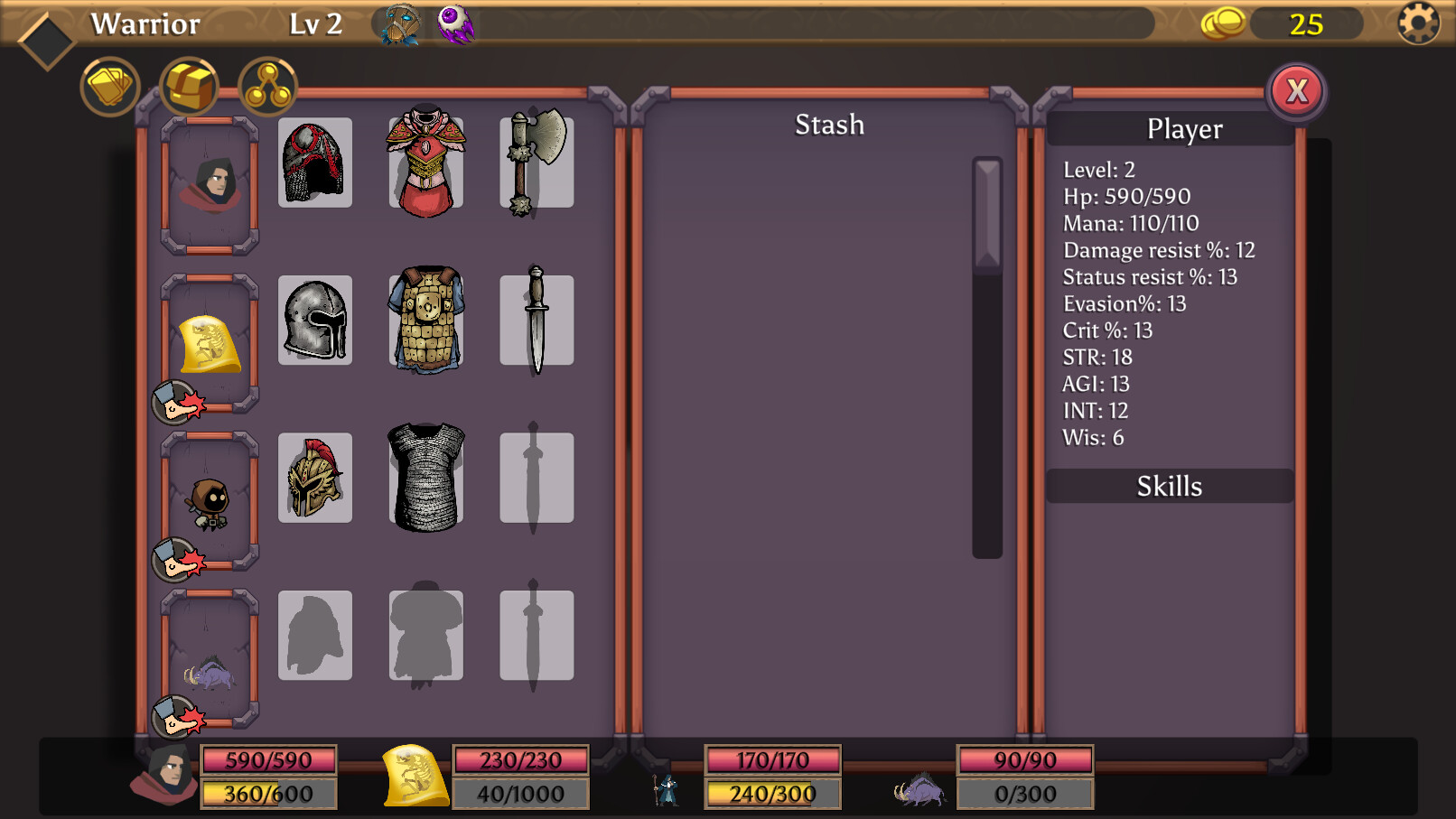This screenshot has width=1456, height=819.
Task: Select the golden fossil scroll companion portrait
Action: click(208, 343)
